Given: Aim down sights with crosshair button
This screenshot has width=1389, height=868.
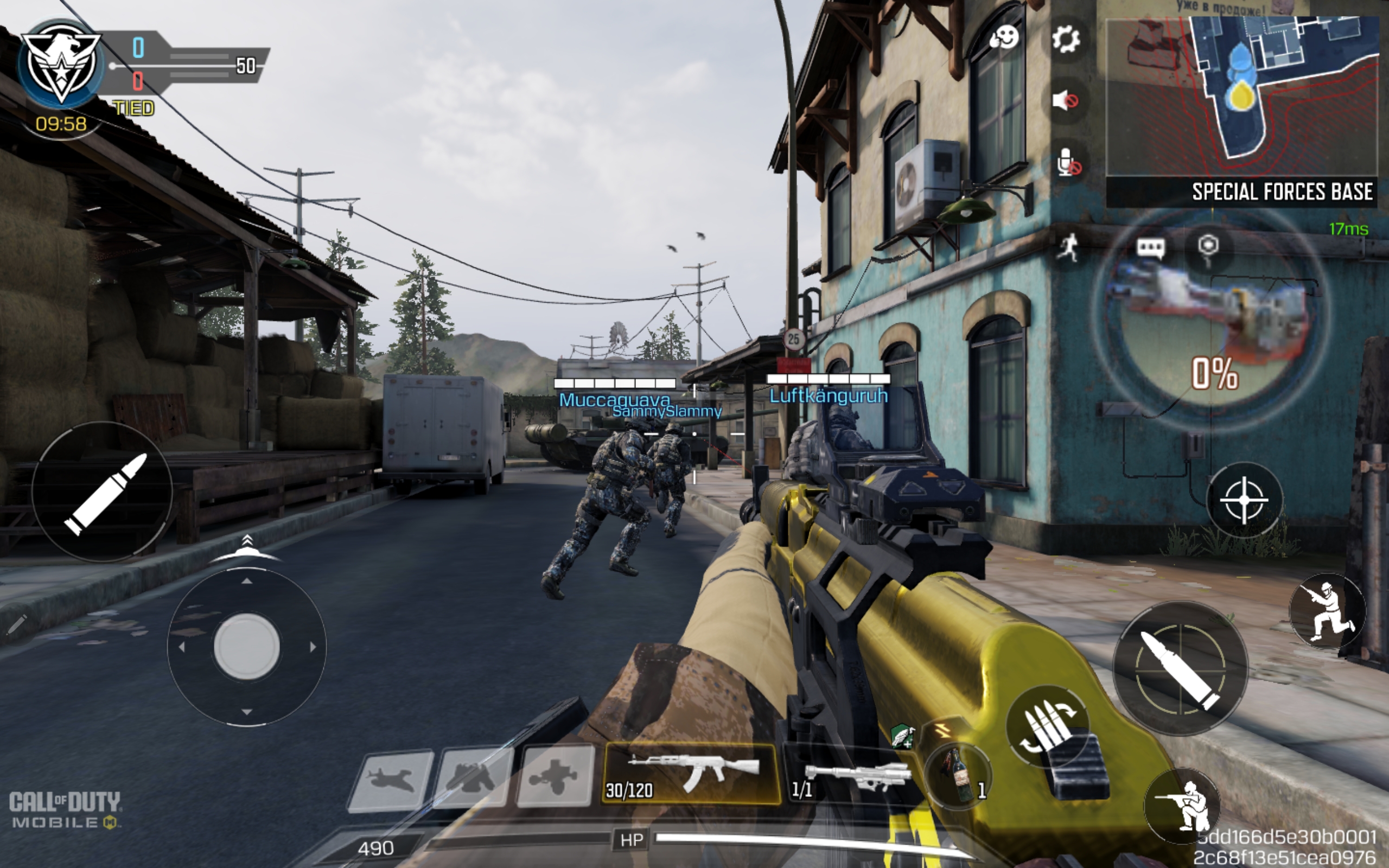Looking at the screenshot, I should pos(1243,500).
